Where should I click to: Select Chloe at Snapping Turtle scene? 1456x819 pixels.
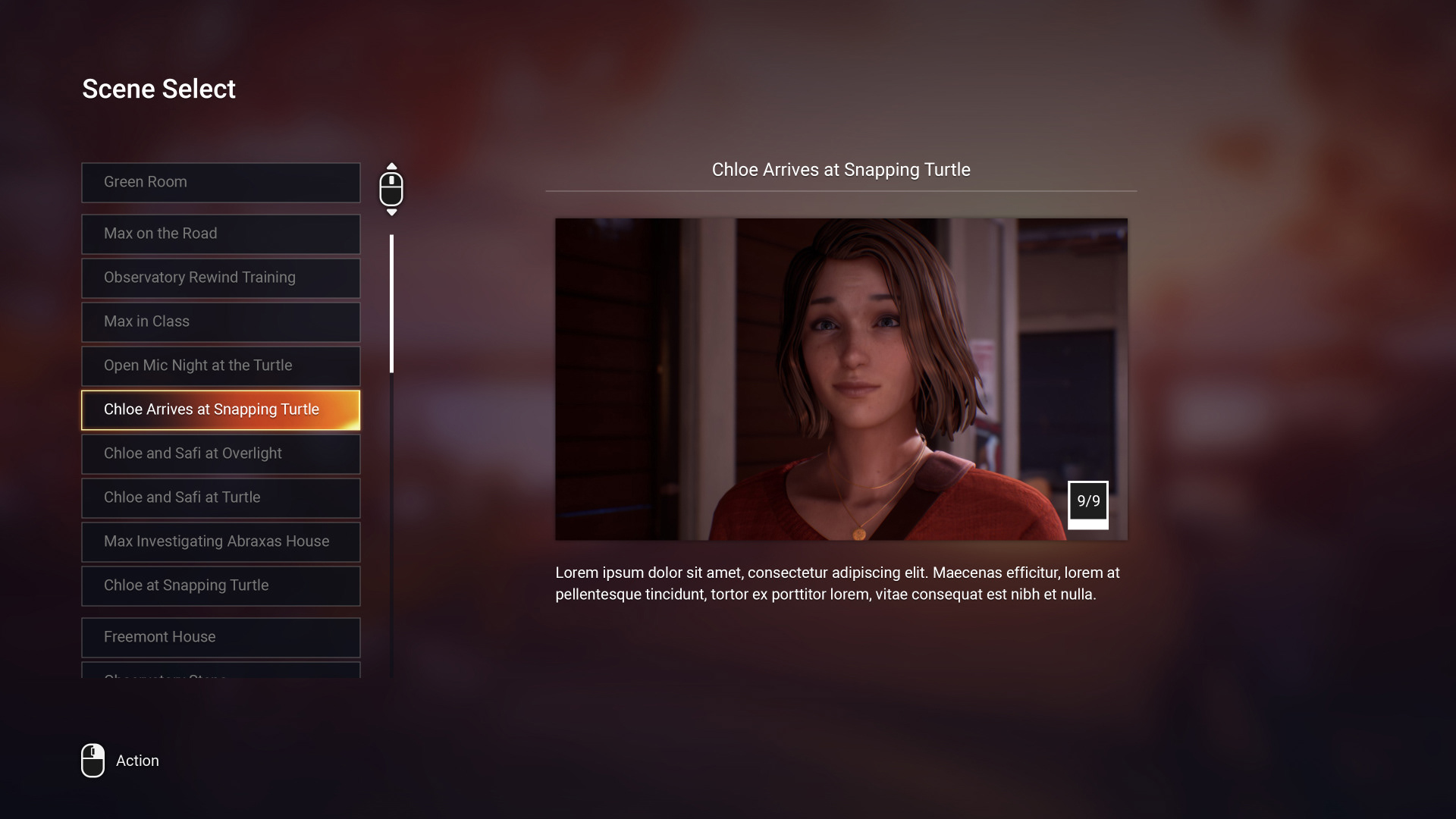(220, 585)
